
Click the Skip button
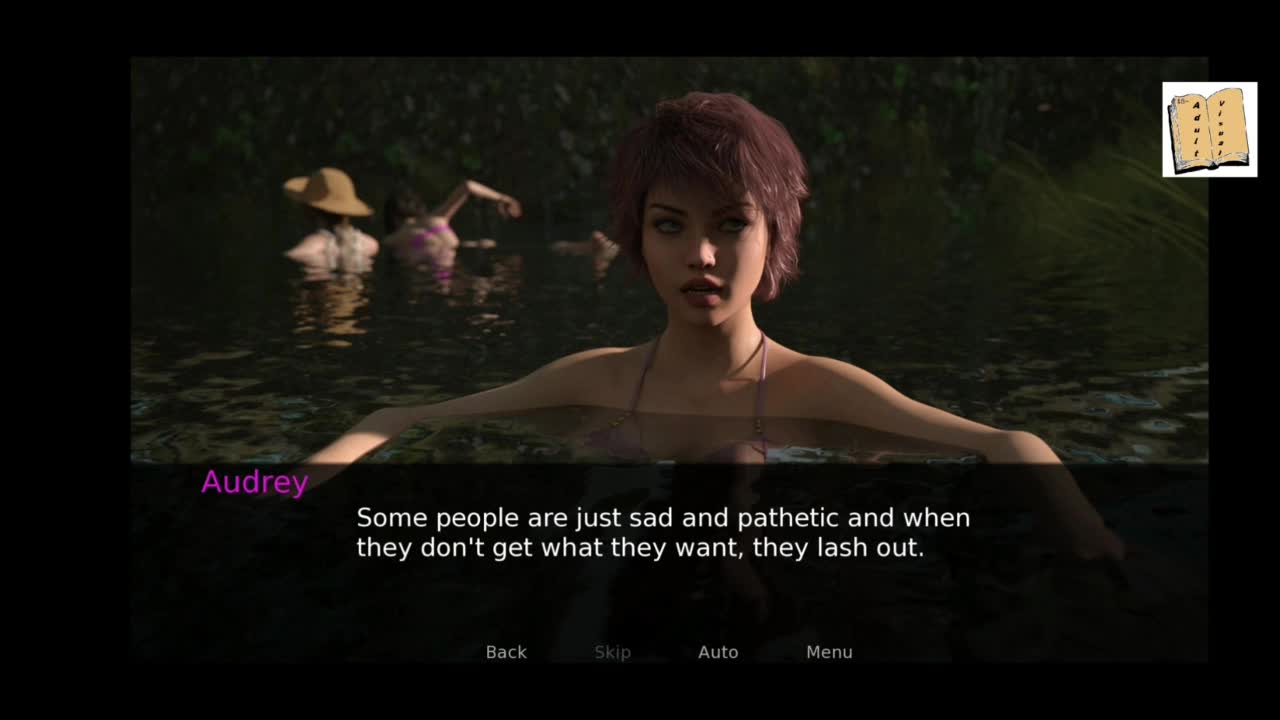(612, 652)
